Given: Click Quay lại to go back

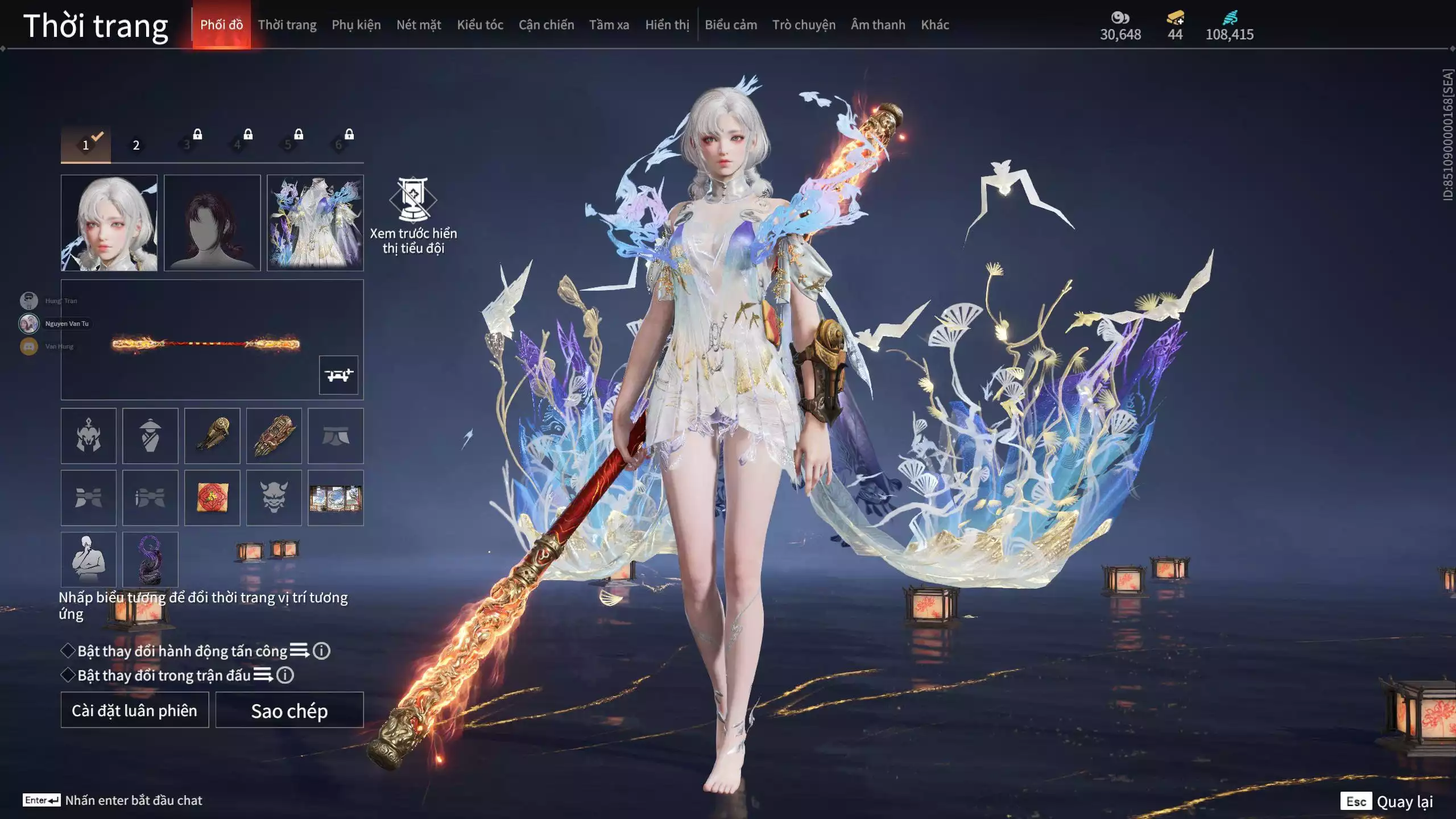Looking at the screenshot, I should 1404,802.
